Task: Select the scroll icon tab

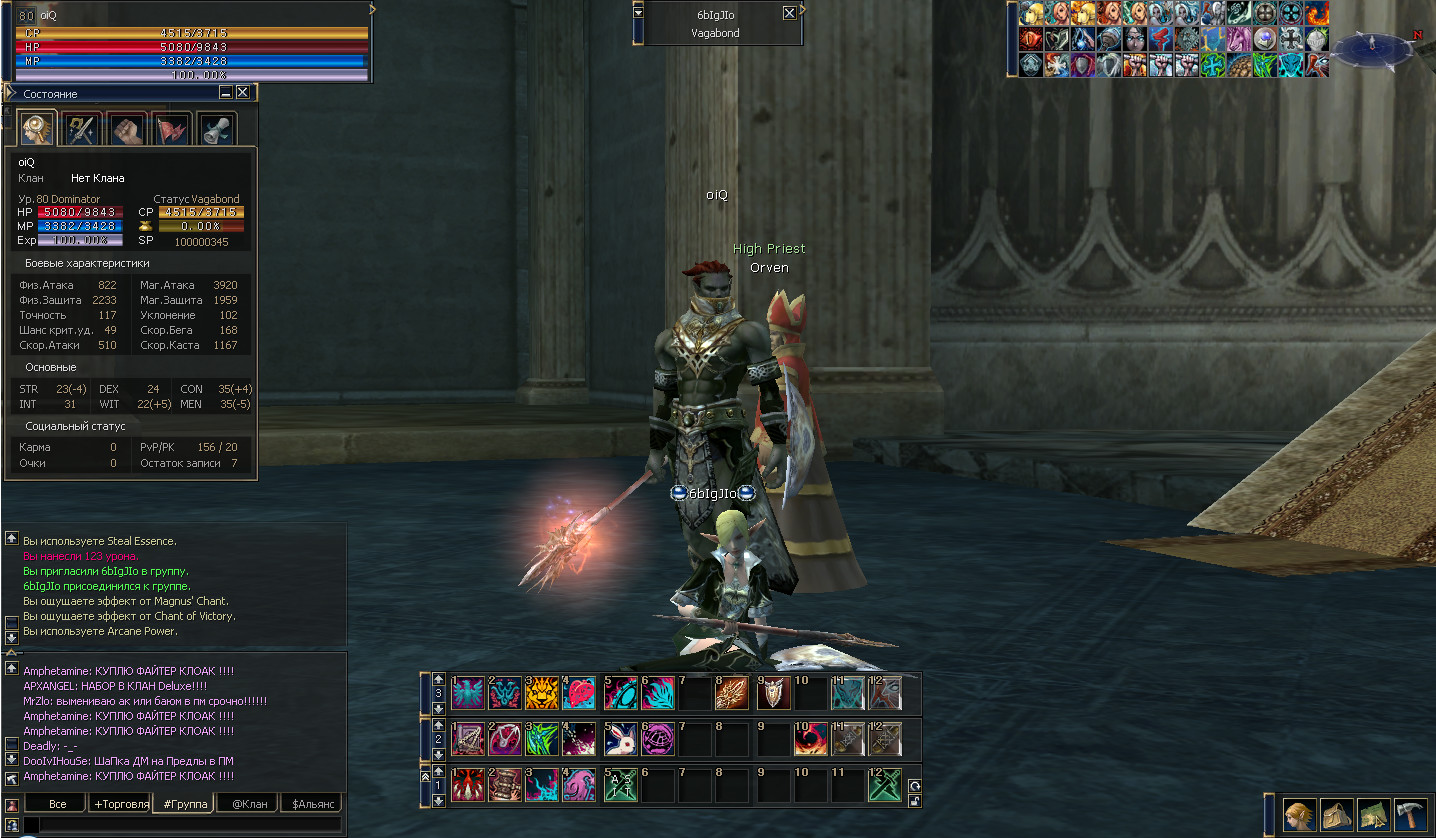Action: (x=216, y=130)
